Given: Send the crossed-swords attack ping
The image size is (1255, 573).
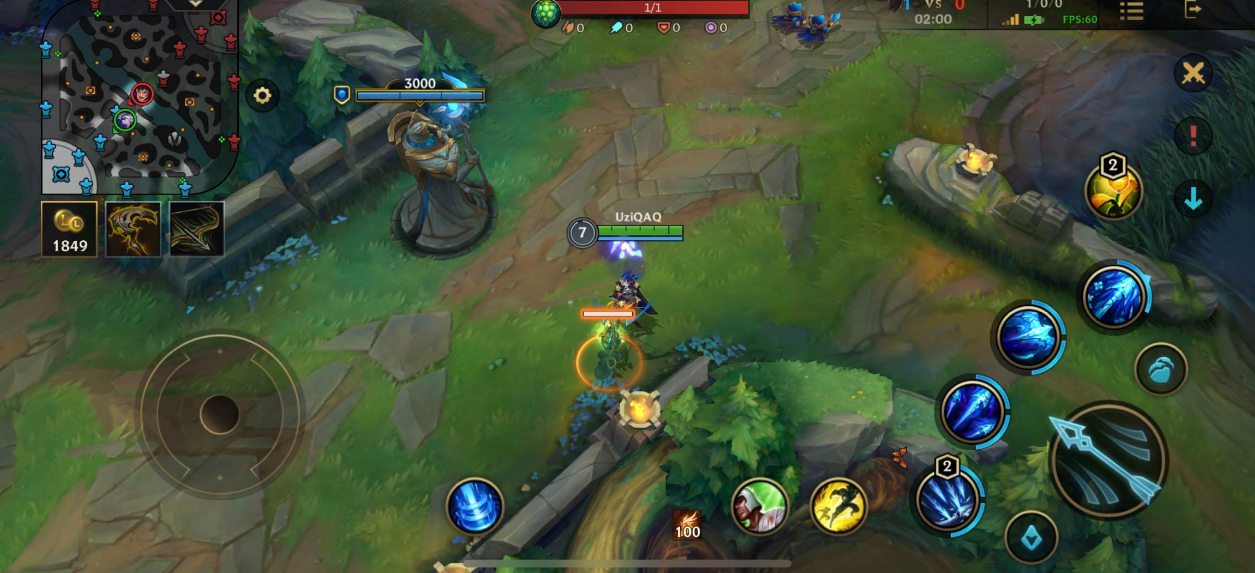Looking at the screenshot, I should tap(1193, 73).
